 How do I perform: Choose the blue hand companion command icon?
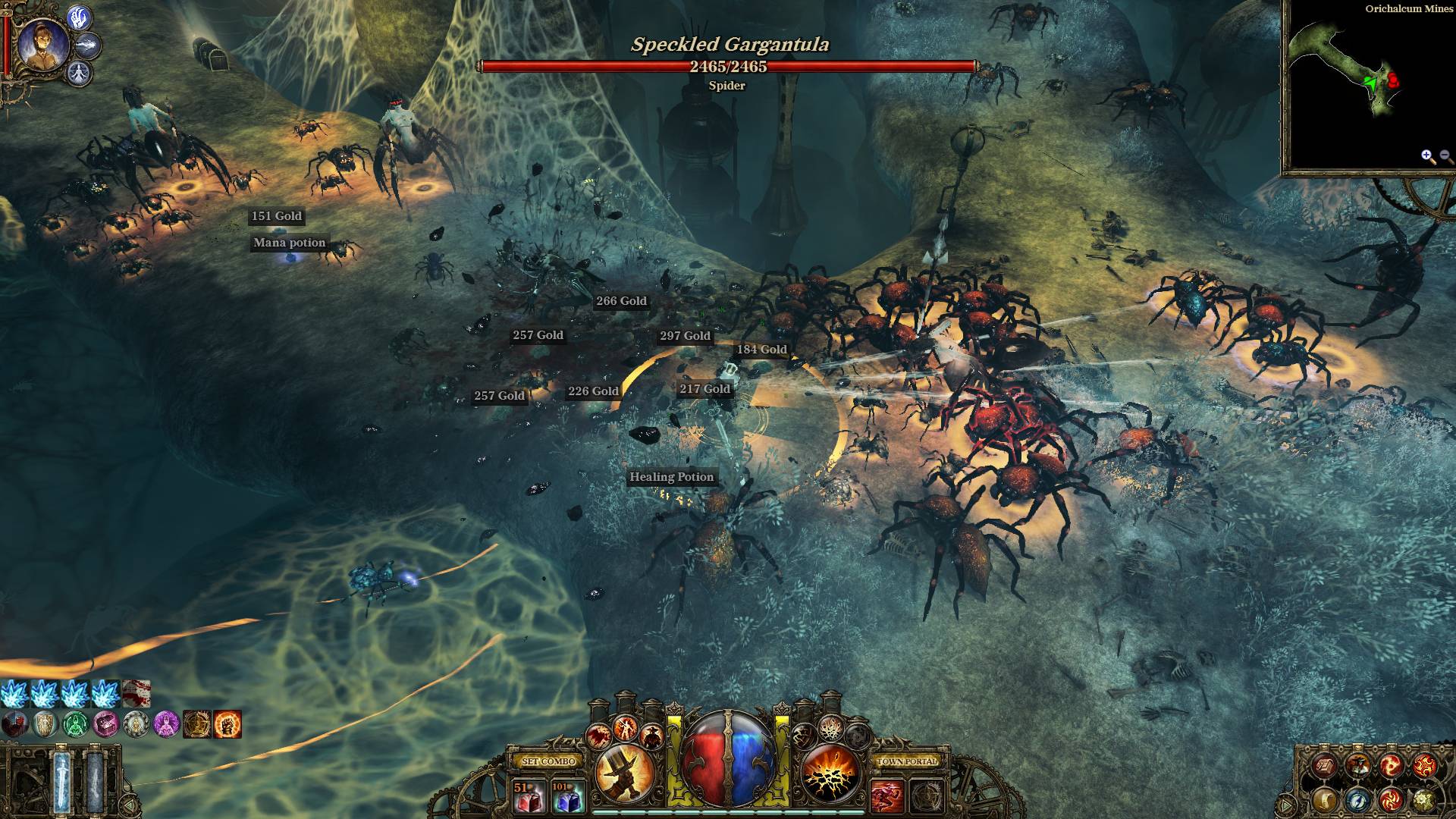(x=80, y=17)
